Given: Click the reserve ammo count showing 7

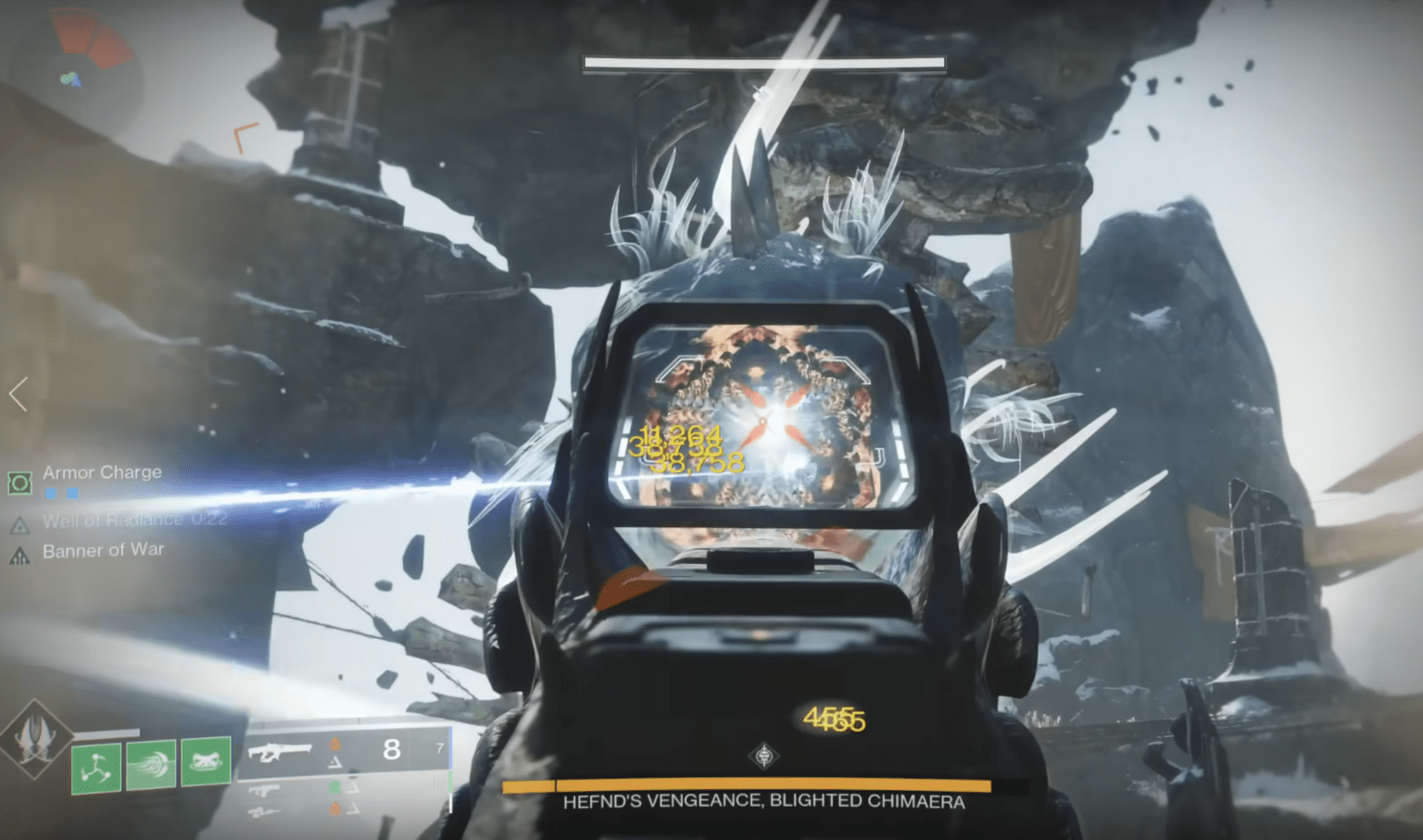Looking at the screenshot, I should pos(440,746).
